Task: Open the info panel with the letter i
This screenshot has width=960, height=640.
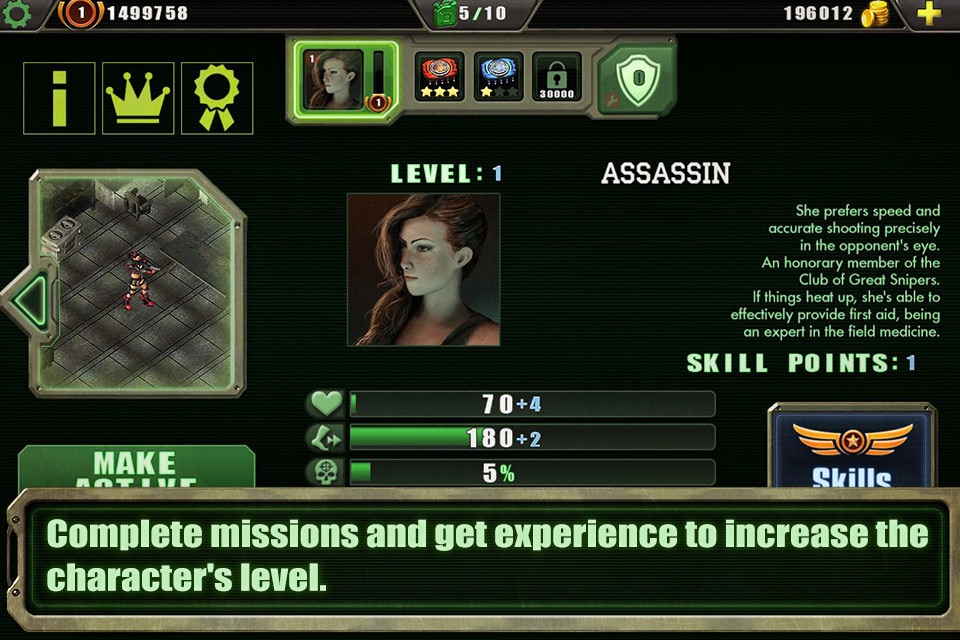Action: point(59,98)
